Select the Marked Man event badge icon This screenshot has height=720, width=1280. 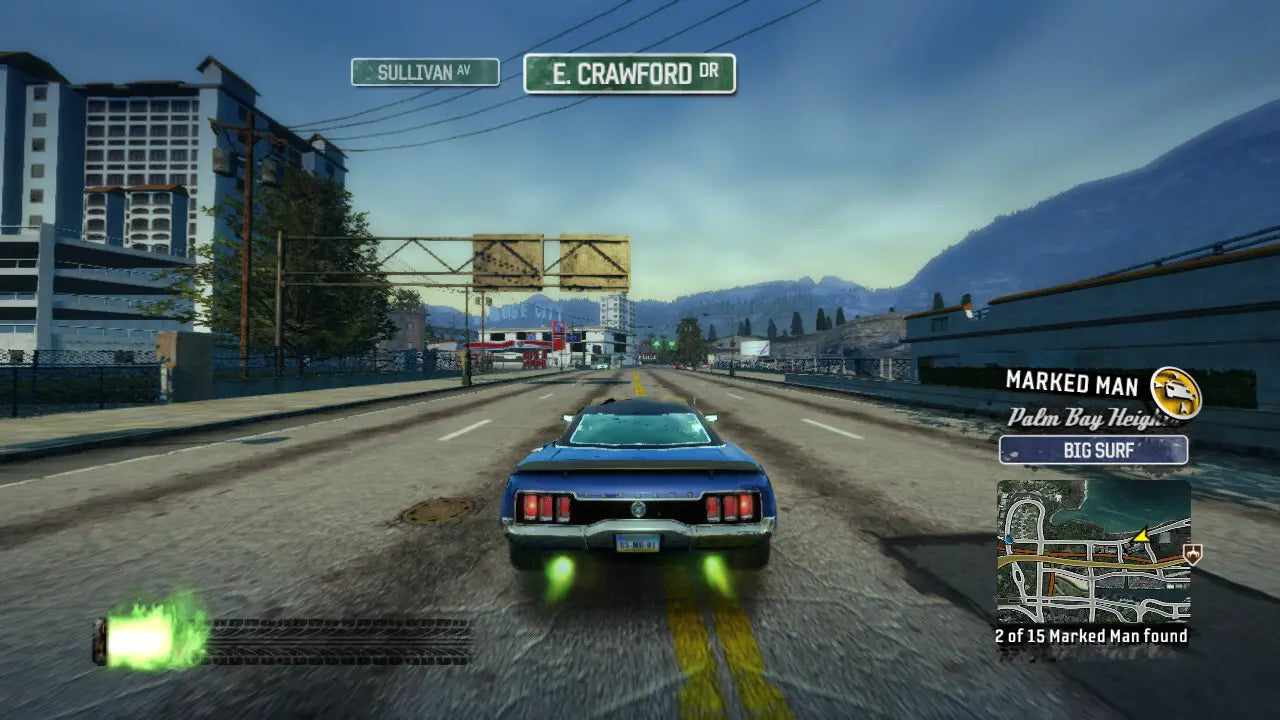click(1175, 390)
